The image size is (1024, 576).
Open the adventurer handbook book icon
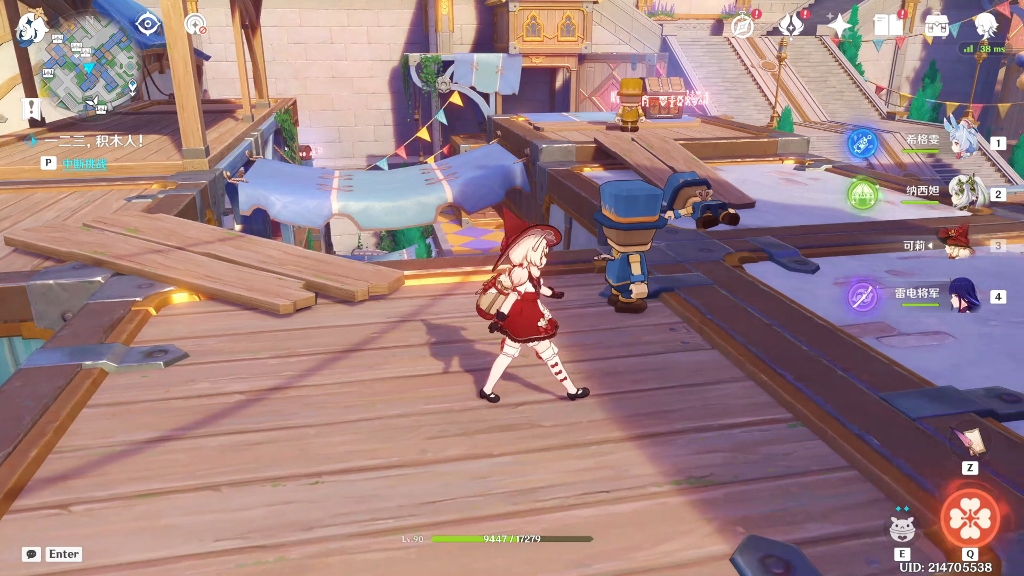coord(888,25)
